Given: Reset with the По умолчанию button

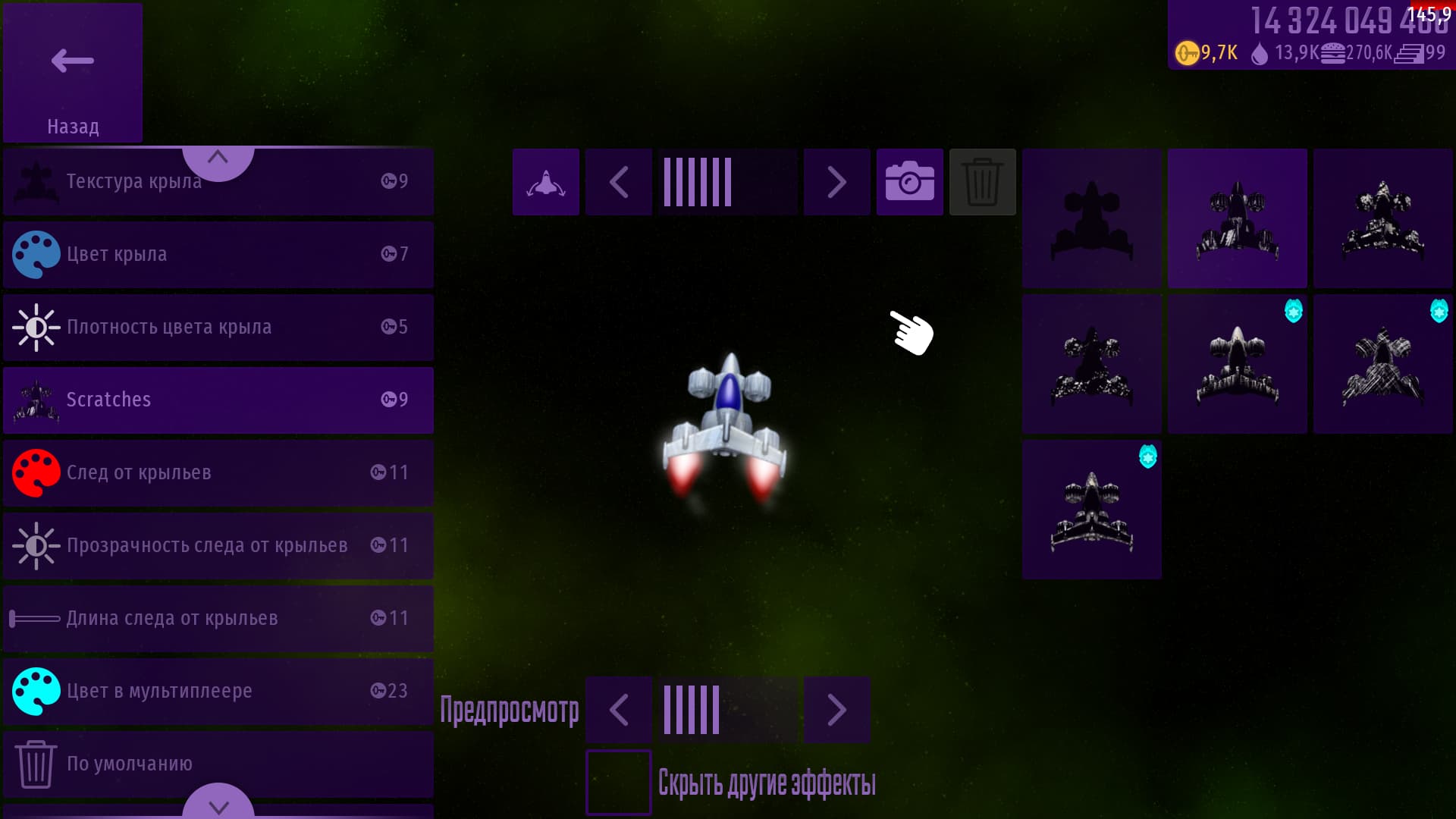Looking at the screenshot, I should pyautogui.click(x=218, y=762).
